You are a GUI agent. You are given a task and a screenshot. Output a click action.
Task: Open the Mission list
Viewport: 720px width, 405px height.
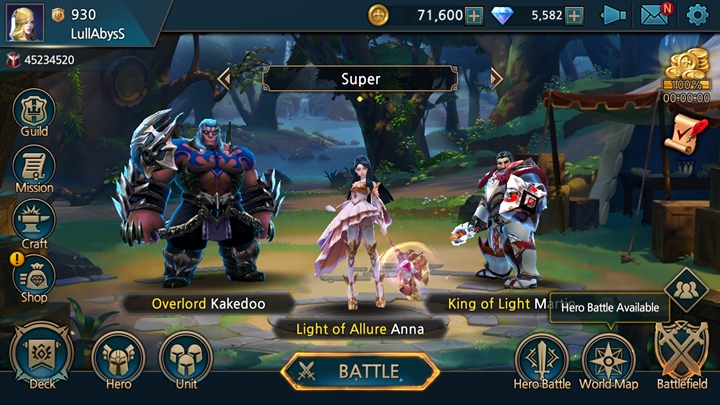34,168
